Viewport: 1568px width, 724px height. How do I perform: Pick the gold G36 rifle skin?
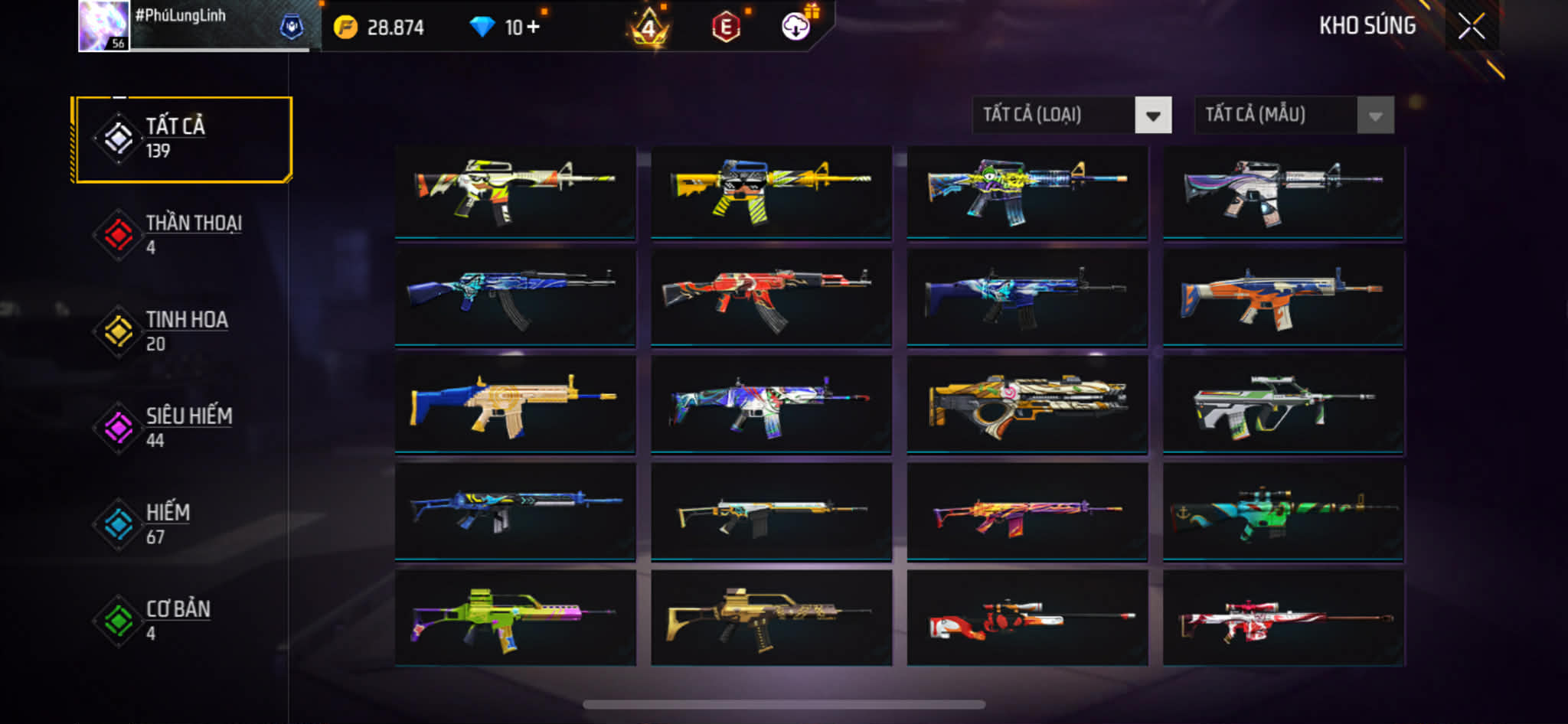click(x=771, y=618)
